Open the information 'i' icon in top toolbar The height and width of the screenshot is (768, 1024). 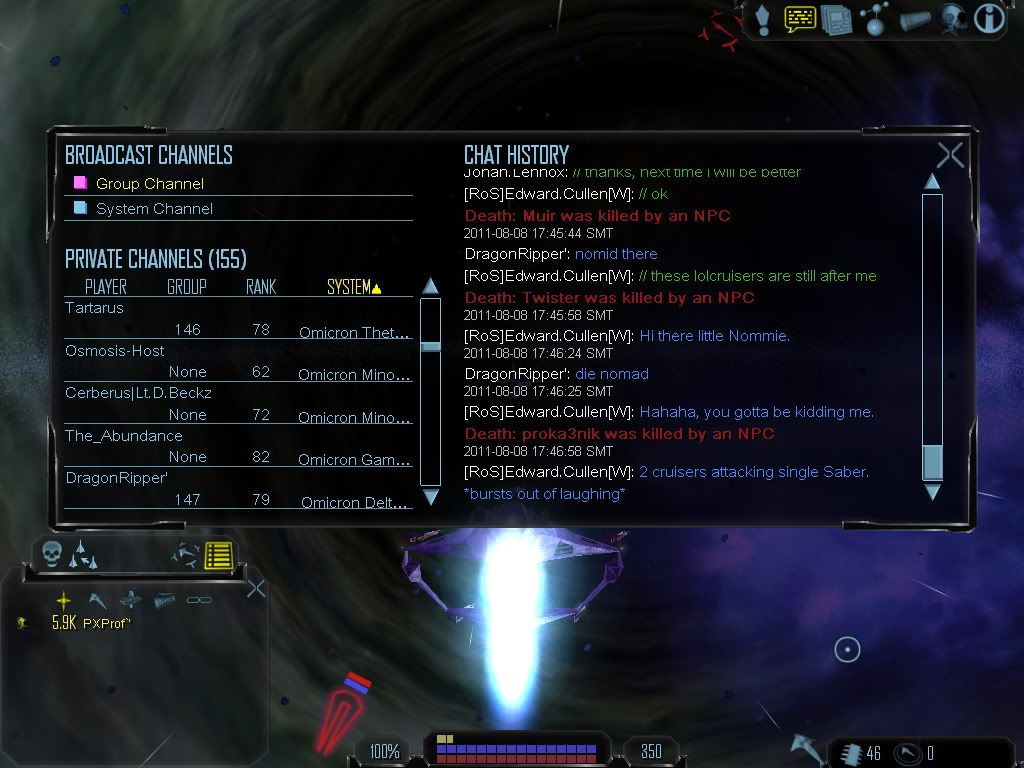[x=988, y=18]
